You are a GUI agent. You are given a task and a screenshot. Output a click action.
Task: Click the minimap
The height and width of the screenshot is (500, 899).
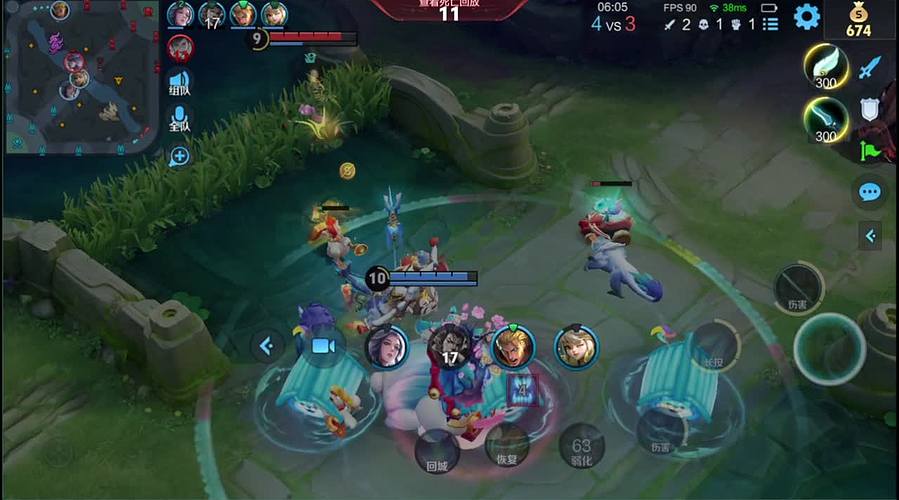click(x=80, y=76)
